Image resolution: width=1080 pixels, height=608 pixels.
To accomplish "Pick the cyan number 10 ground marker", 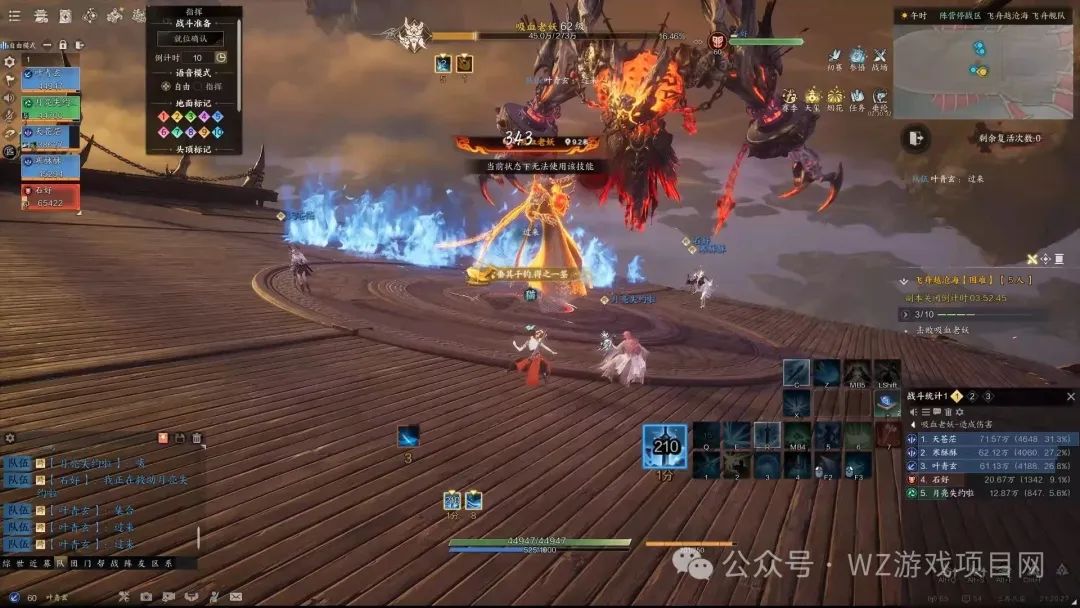I will pos(219,132).
